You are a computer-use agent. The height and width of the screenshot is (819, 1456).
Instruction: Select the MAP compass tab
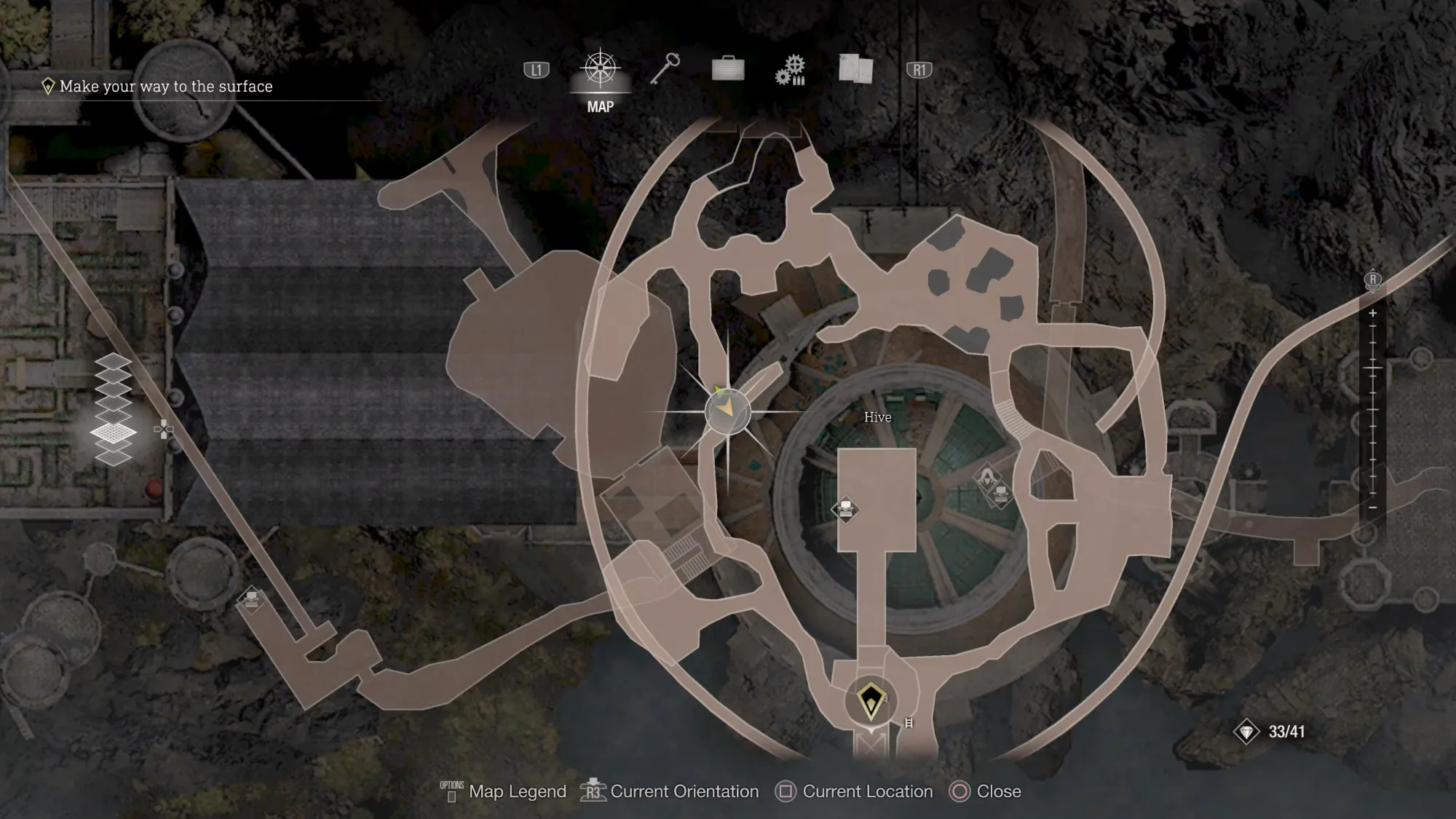pyautogui.click(x=600, y=70)
